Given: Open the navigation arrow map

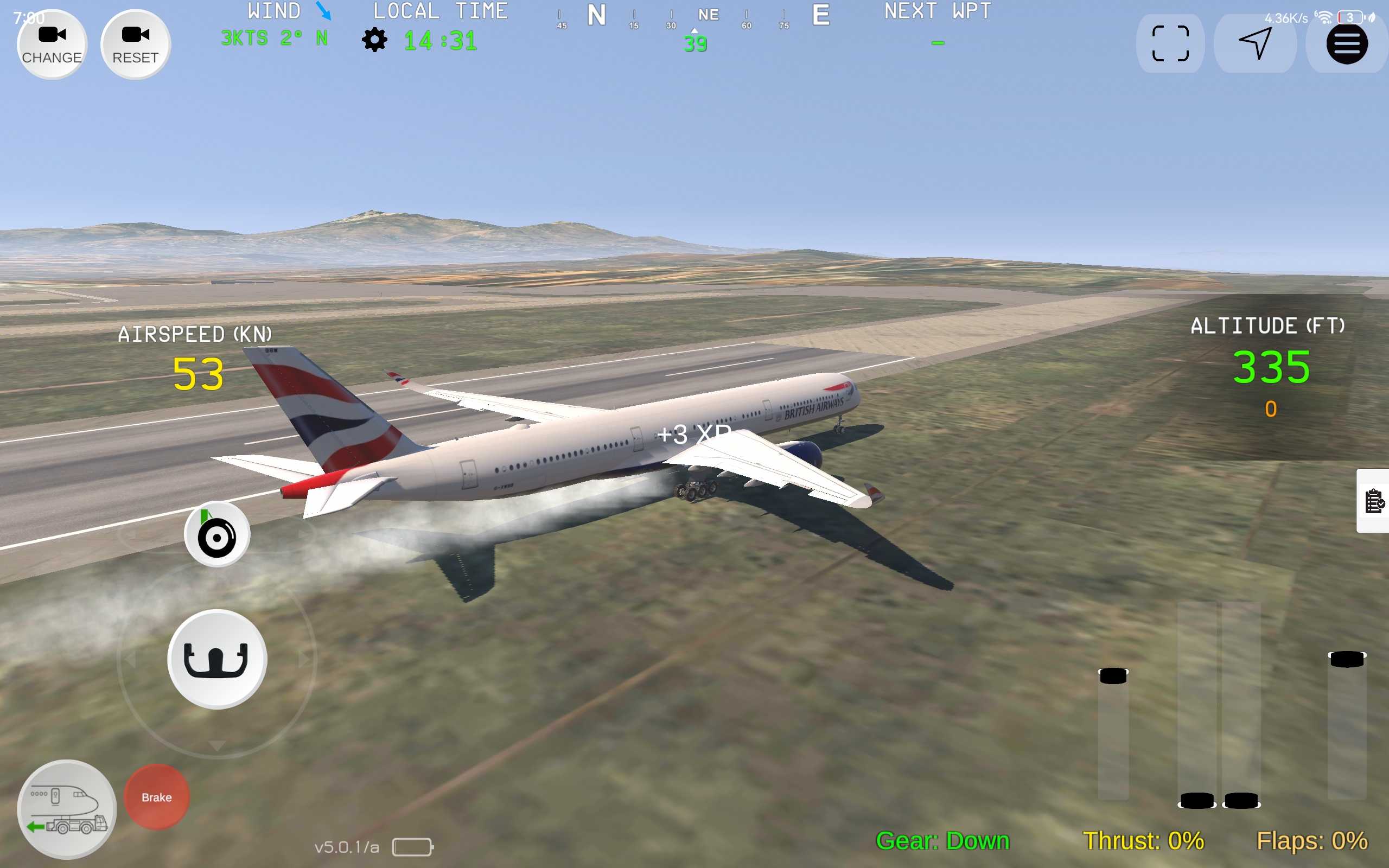Looking at the screenshot, I should (x=1254, y=43).
